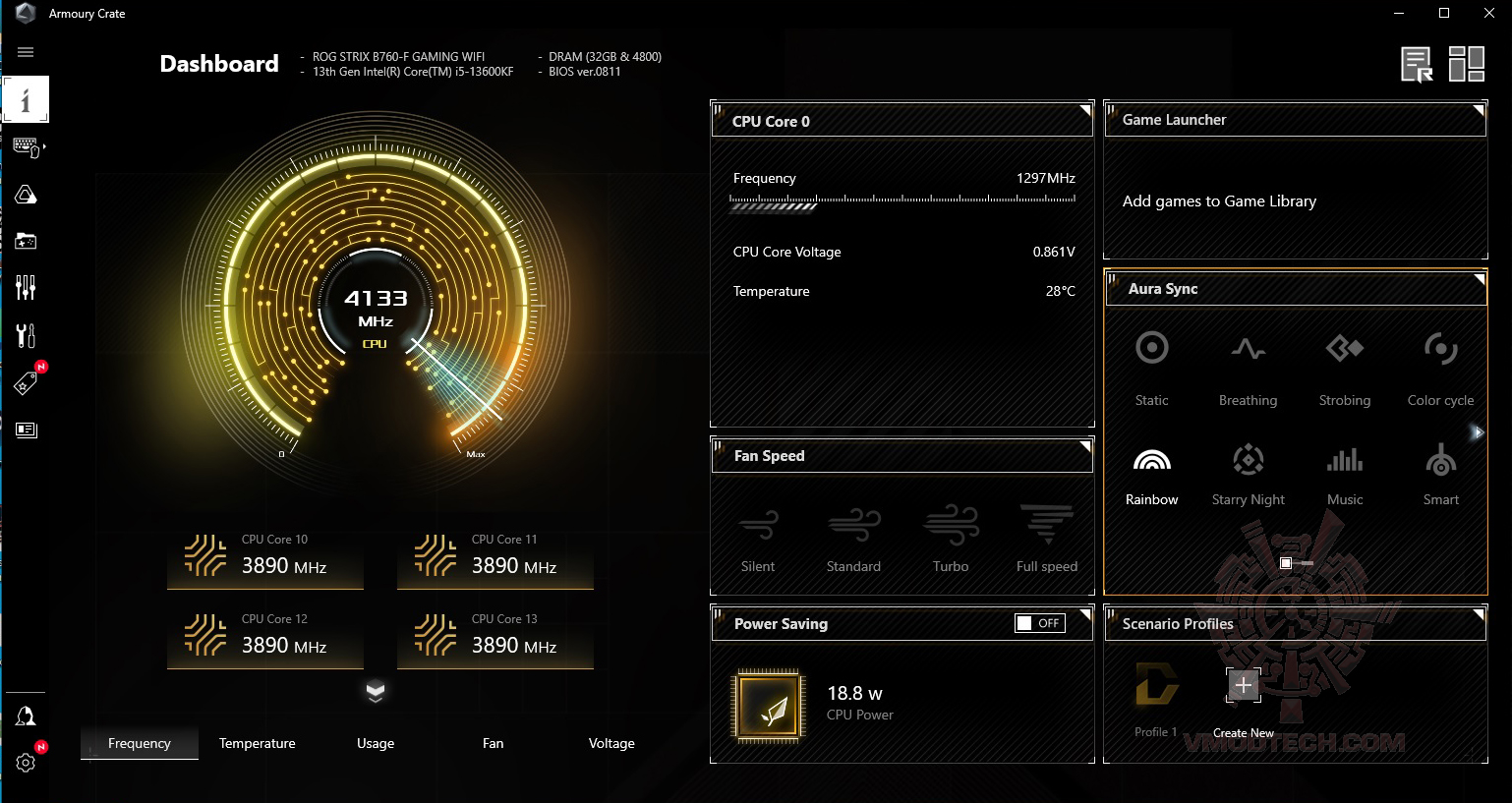Enable the Music lighting effect
The image size is (1512, 803).
(x=1344, y=472)
